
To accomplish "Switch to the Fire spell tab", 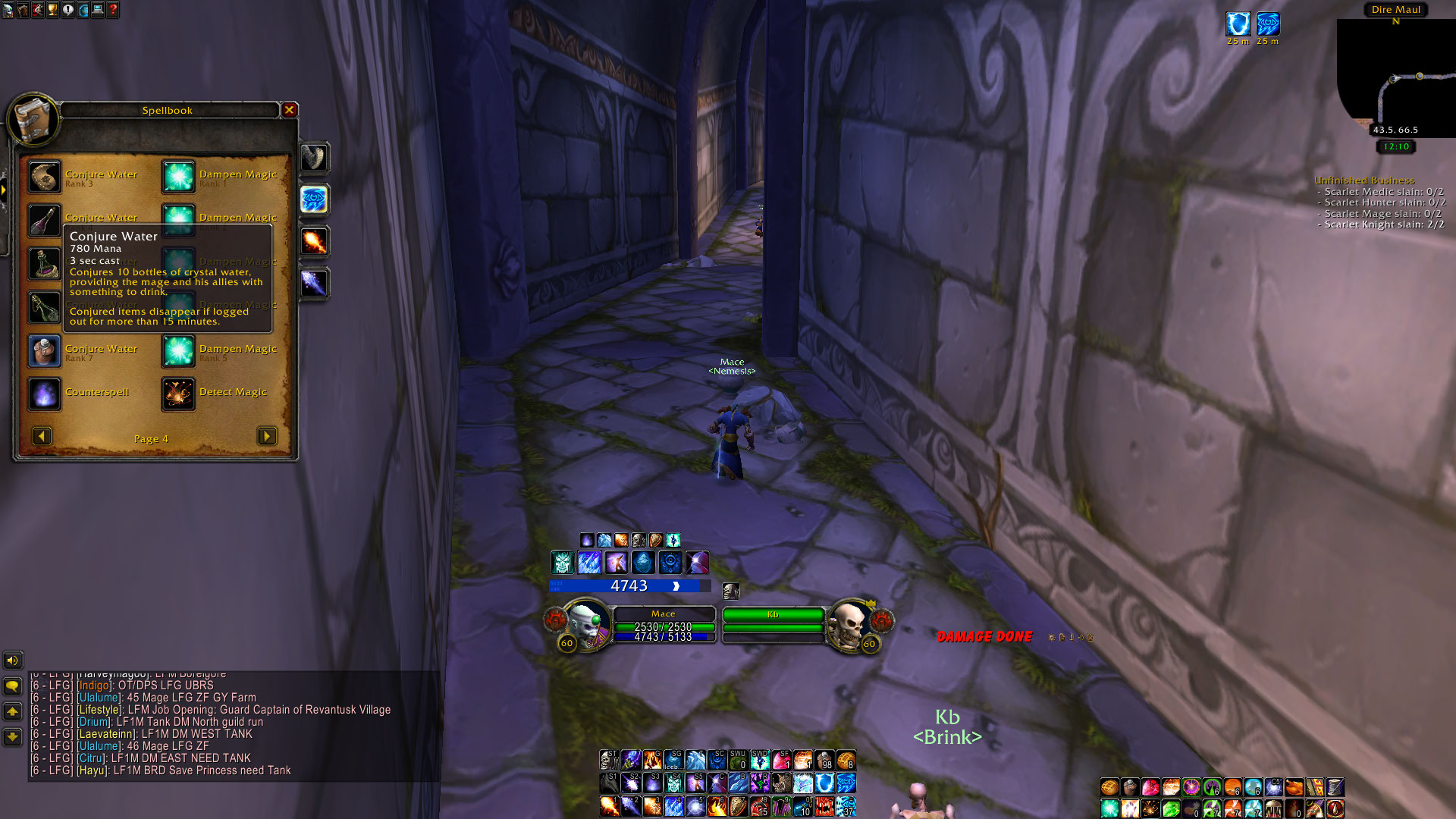I will click(314, 242).
